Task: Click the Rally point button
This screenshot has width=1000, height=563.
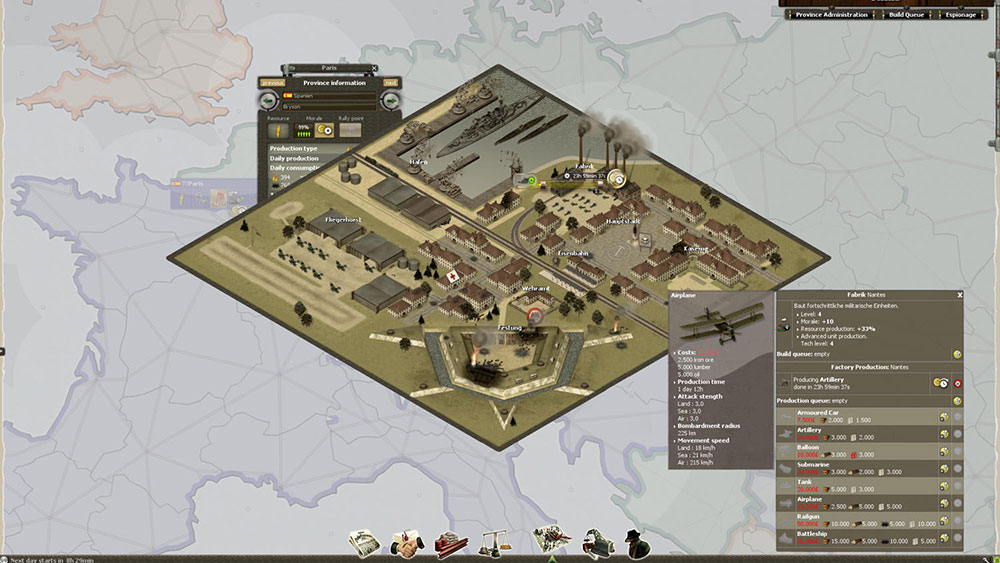Action: [x=350, y=129]
